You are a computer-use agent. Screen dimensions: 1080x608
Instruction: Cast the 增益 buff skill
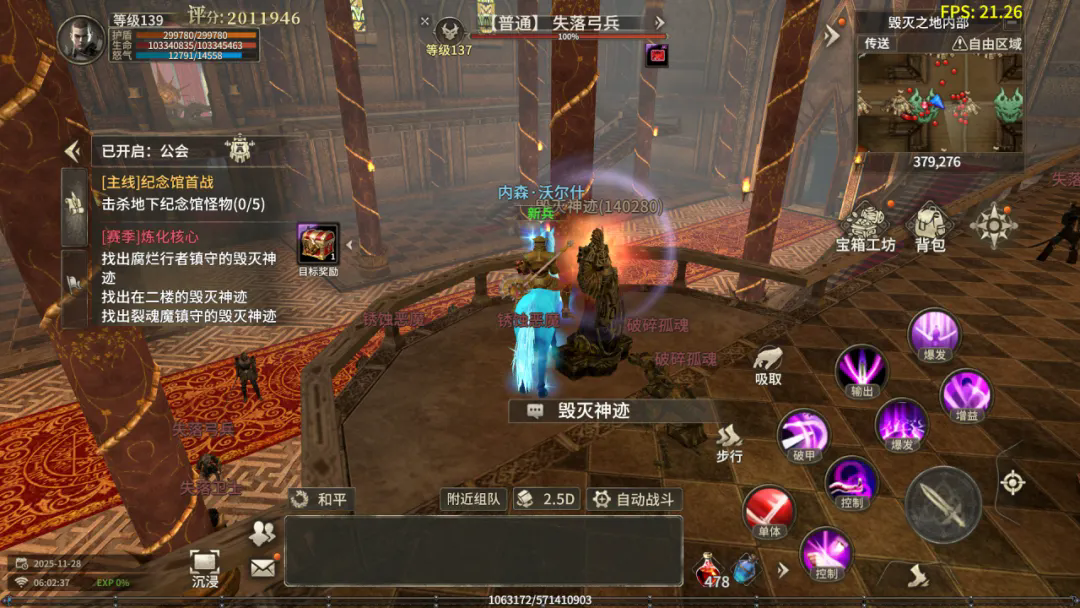966,394
